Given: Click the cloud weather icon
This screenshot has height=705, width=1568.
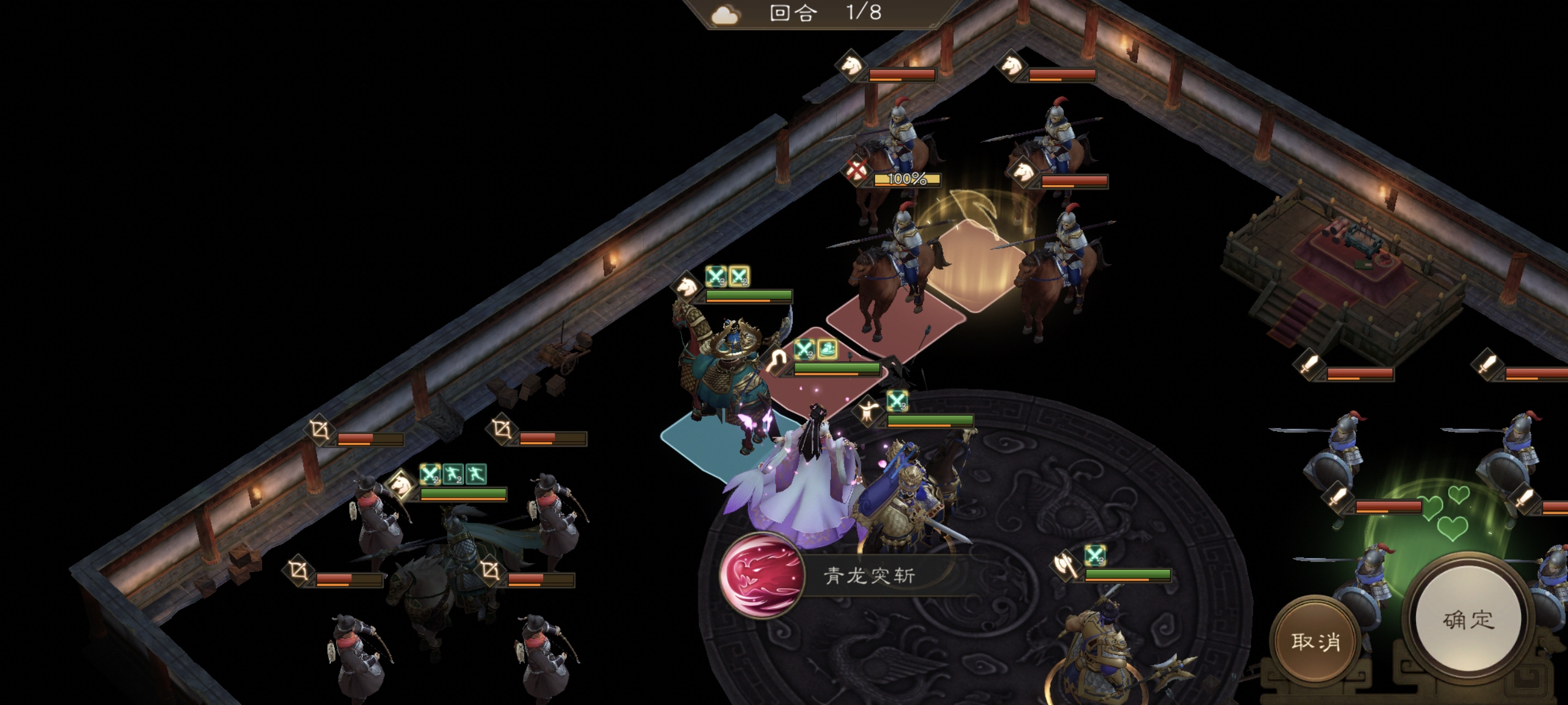Looking at the screenshot, I should [725, 15].
